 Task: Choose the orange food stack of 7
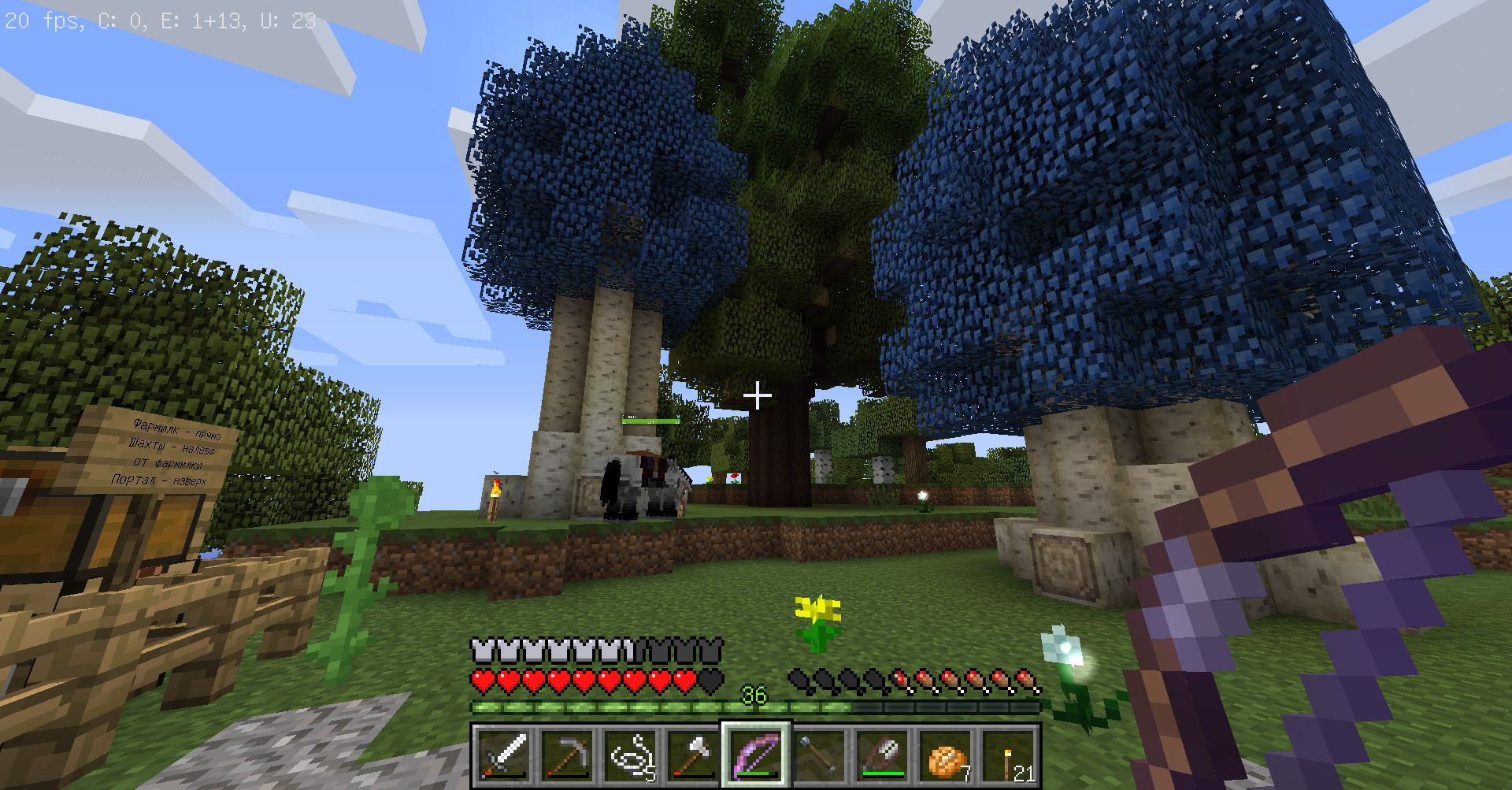pyautogui.click(x=945, y=756)
